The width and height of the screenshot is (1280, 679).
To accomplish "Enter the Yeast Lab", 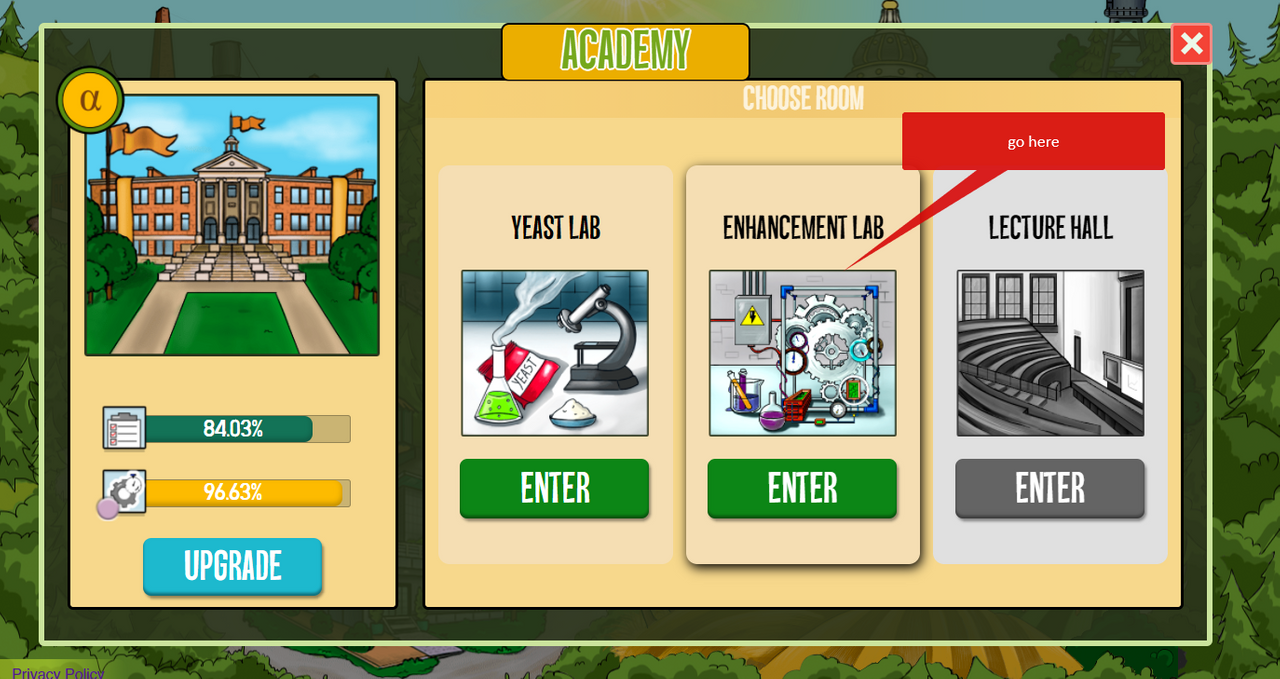I will [554, 488].
